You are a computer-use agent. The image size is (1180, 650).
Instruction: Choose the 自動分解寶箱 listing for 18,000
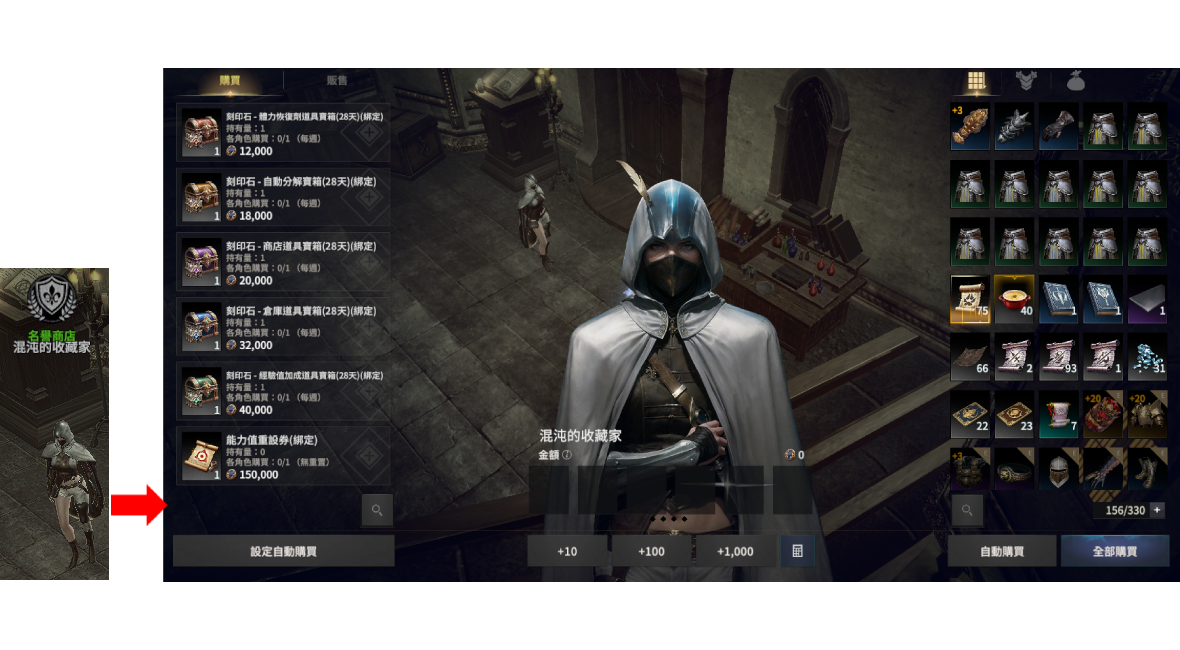tap(284, 198)
